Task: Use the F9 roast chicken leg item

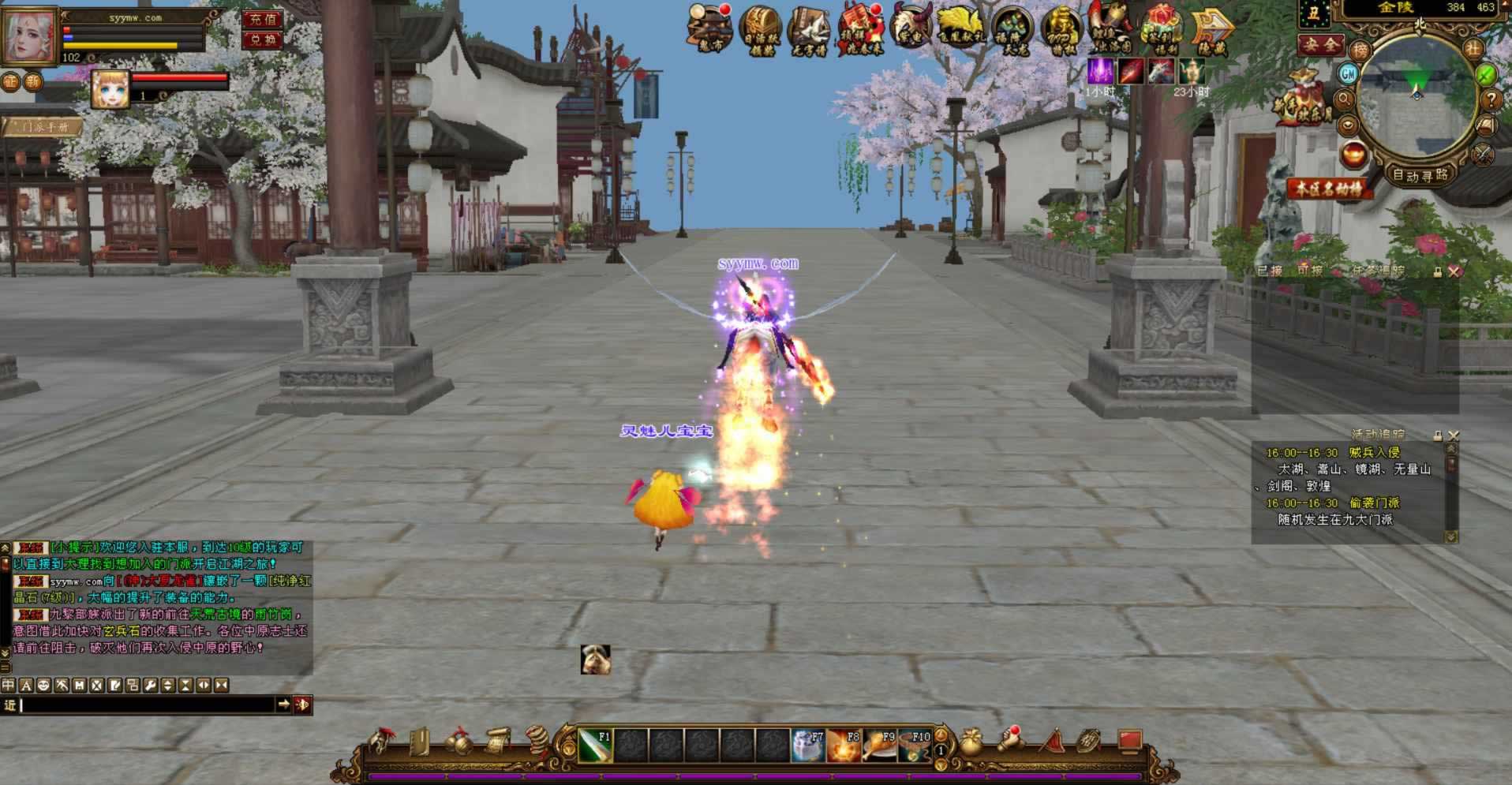Action: tap(879, 746)
